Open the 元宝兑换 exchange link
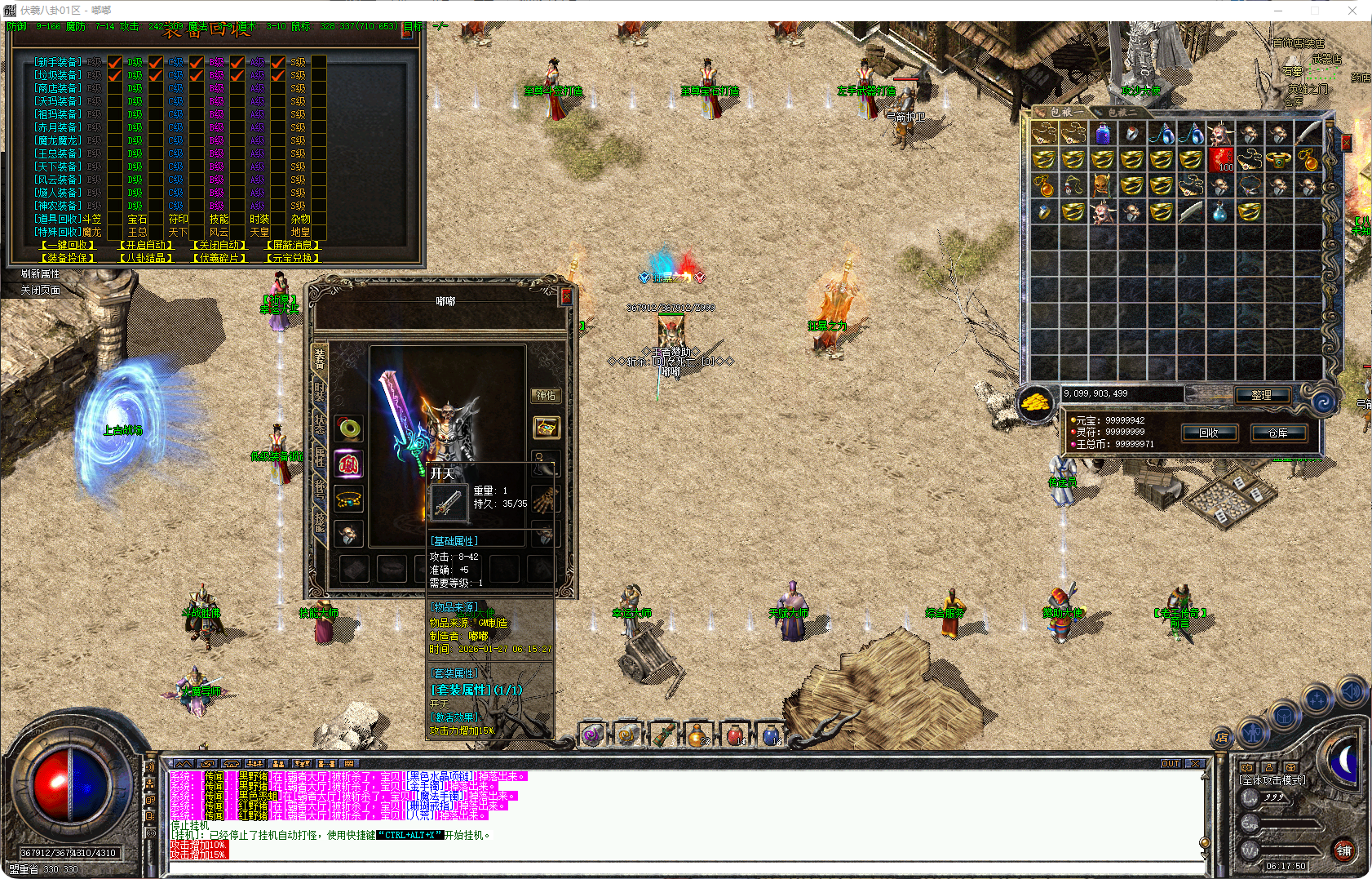This screenshot has width=1372, height=879. 293,258
